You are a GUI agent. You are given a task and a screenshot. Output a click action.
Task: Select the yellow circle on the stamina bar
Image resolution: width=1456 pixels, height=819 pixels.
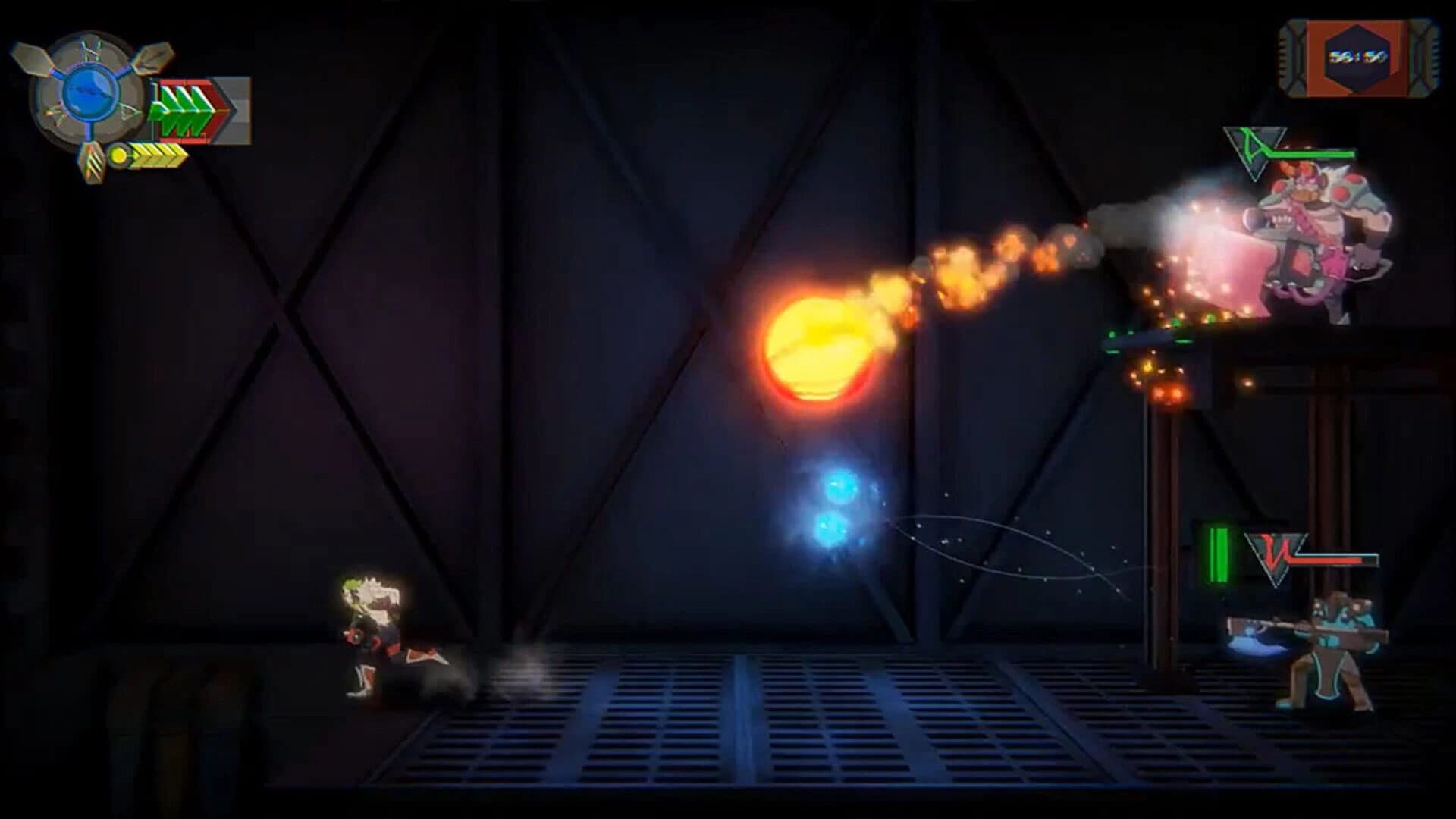tap(119, 156)
